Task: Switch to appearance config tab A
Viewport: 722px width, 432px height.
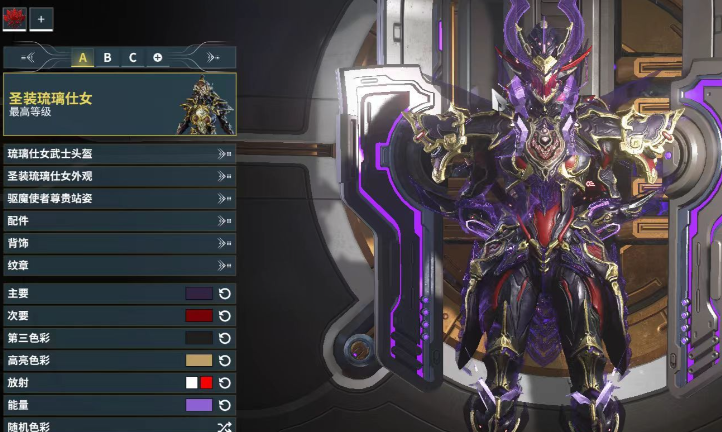Action: click(x=82, y=58)
